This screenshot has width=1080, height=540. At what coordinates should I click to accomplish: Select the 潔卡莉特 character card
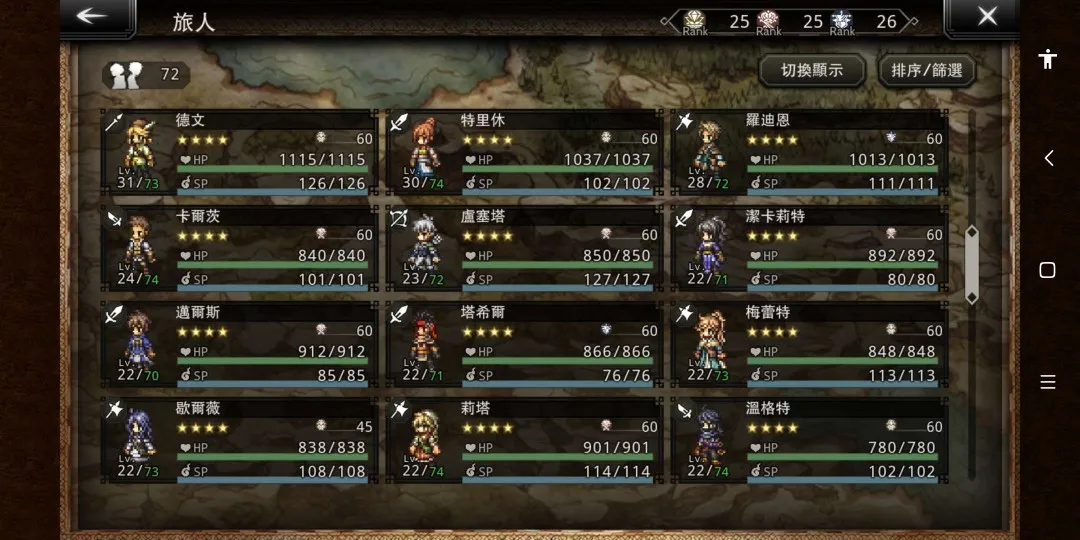click(810, 248)
